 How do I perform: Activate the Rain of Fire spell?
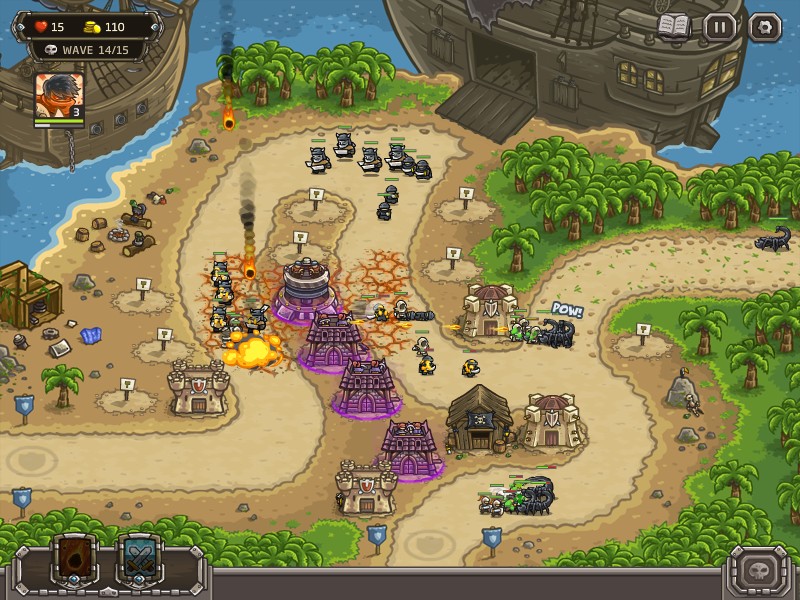(75, 560)
